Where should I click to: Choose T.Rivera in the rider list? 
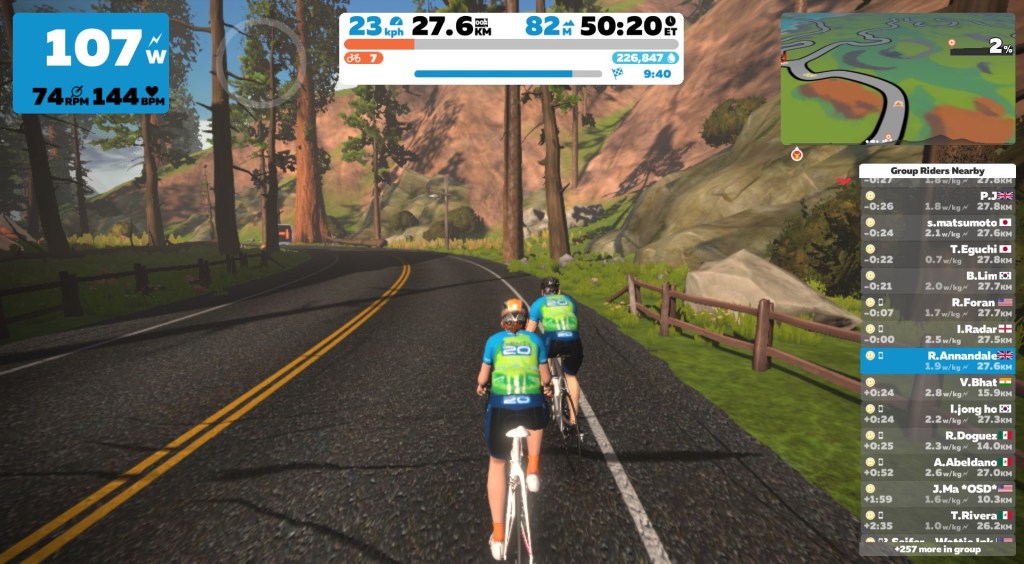click(x=937, y=520)
